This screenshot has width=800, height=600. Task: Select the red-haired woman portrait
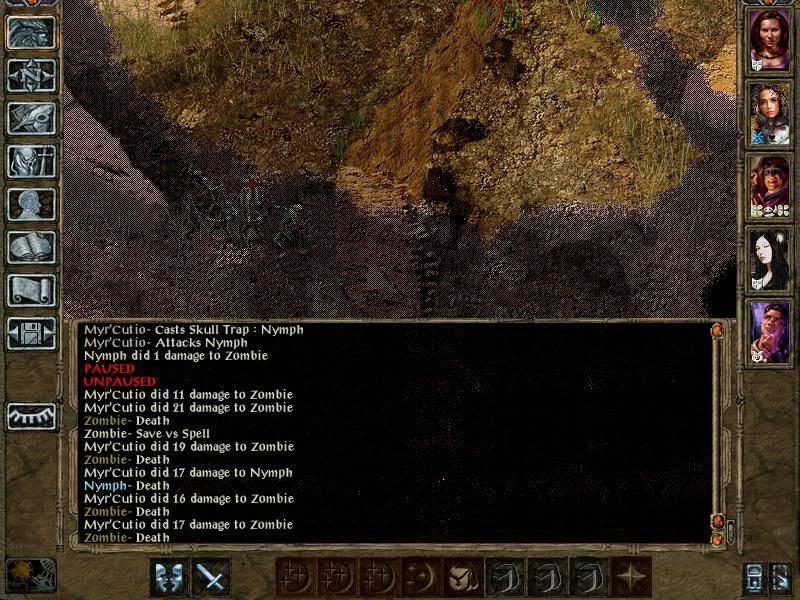tap(770, 43)
